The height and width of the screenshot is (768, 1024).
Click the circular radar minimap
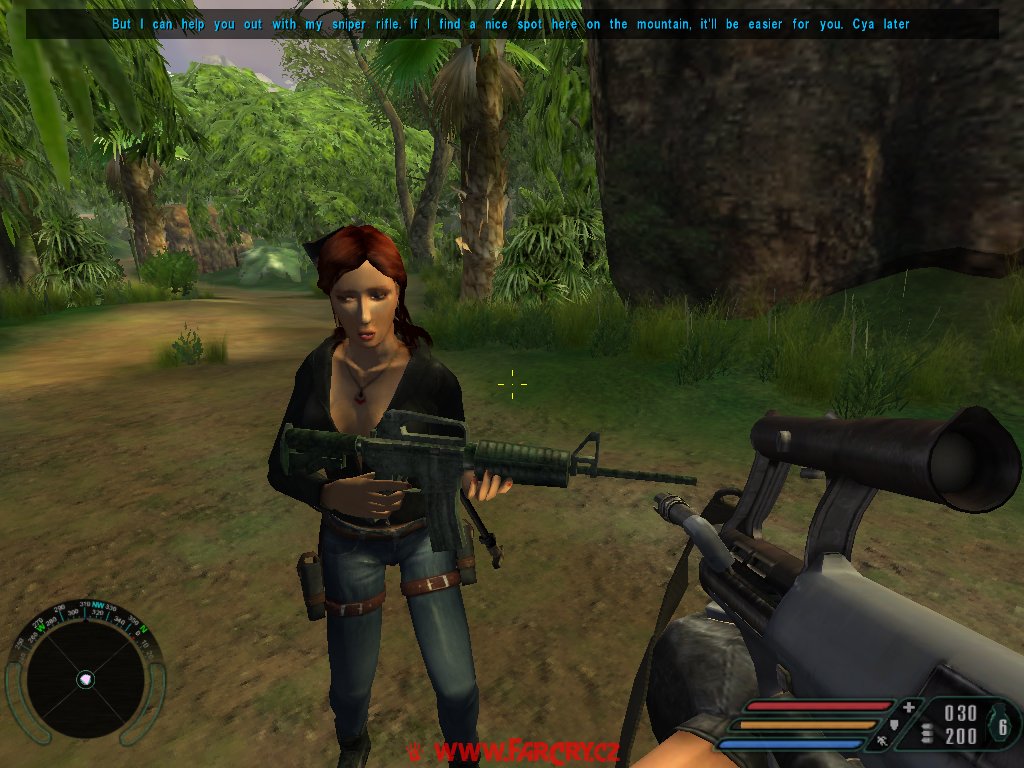85,677
